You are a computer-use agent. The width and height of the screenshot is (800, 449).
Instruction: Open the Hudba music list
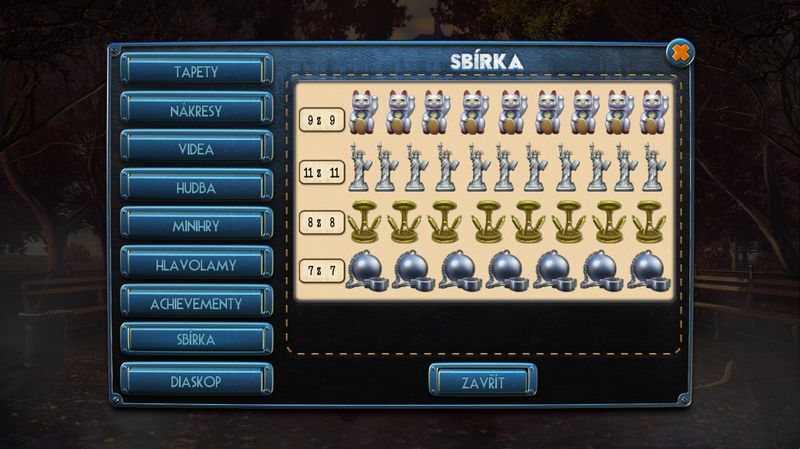pyautogui.click(x=196, y=185)
